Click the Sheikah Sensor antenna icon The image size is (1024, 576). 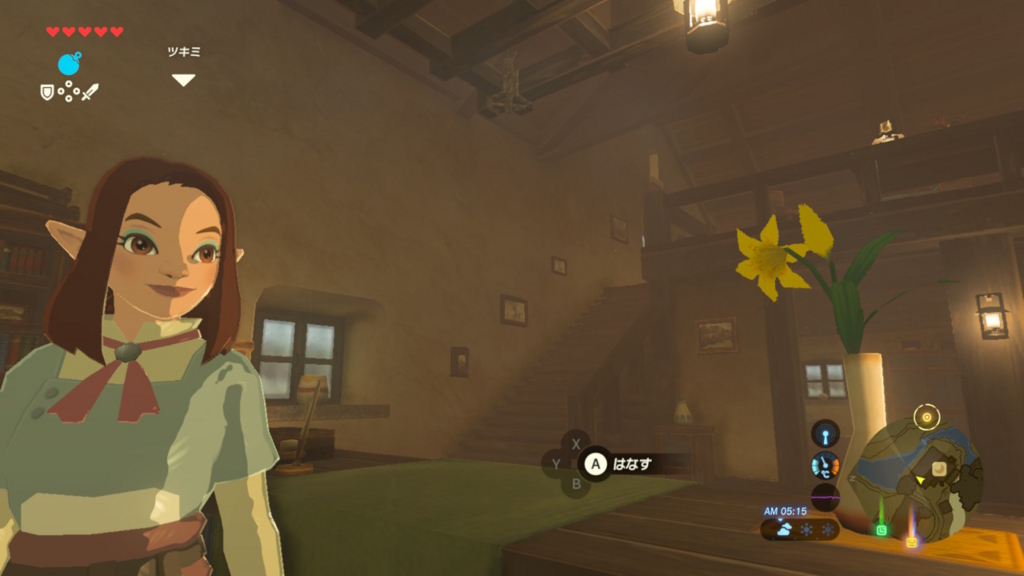tap(825, 433)
